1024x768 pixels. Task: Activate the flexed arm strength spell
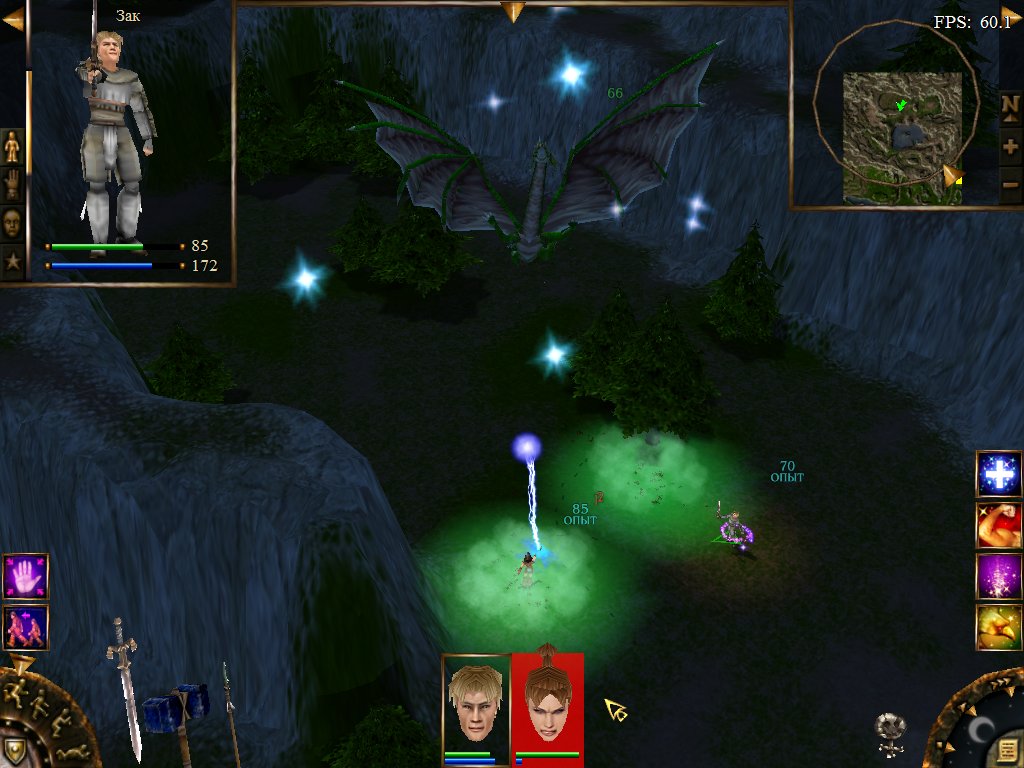(997, 524)
